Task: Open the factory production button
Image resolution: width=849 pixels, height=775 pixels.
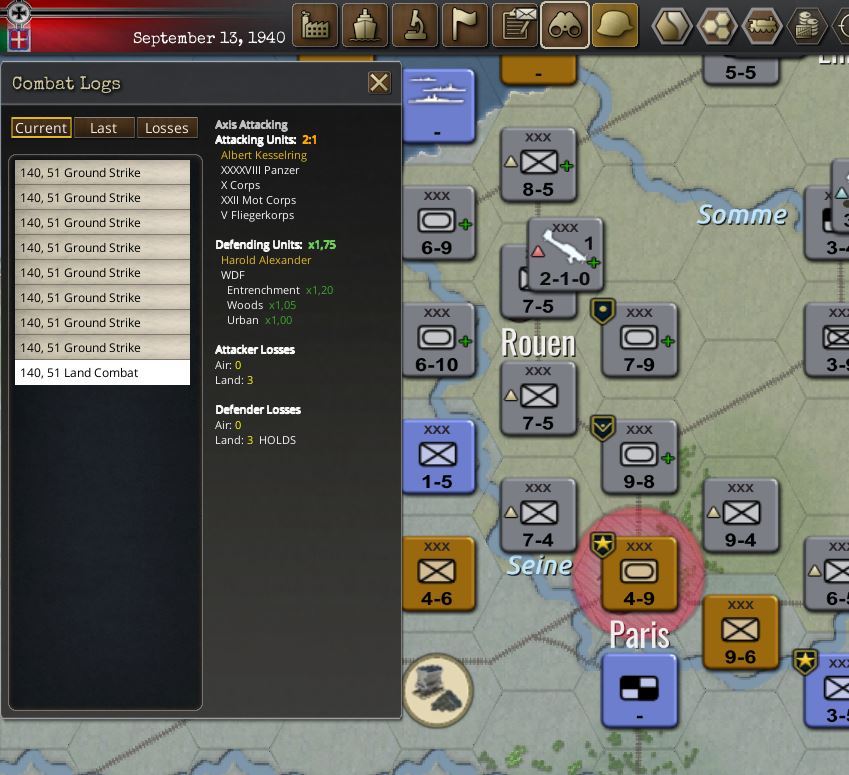Action: pos(315,26)
